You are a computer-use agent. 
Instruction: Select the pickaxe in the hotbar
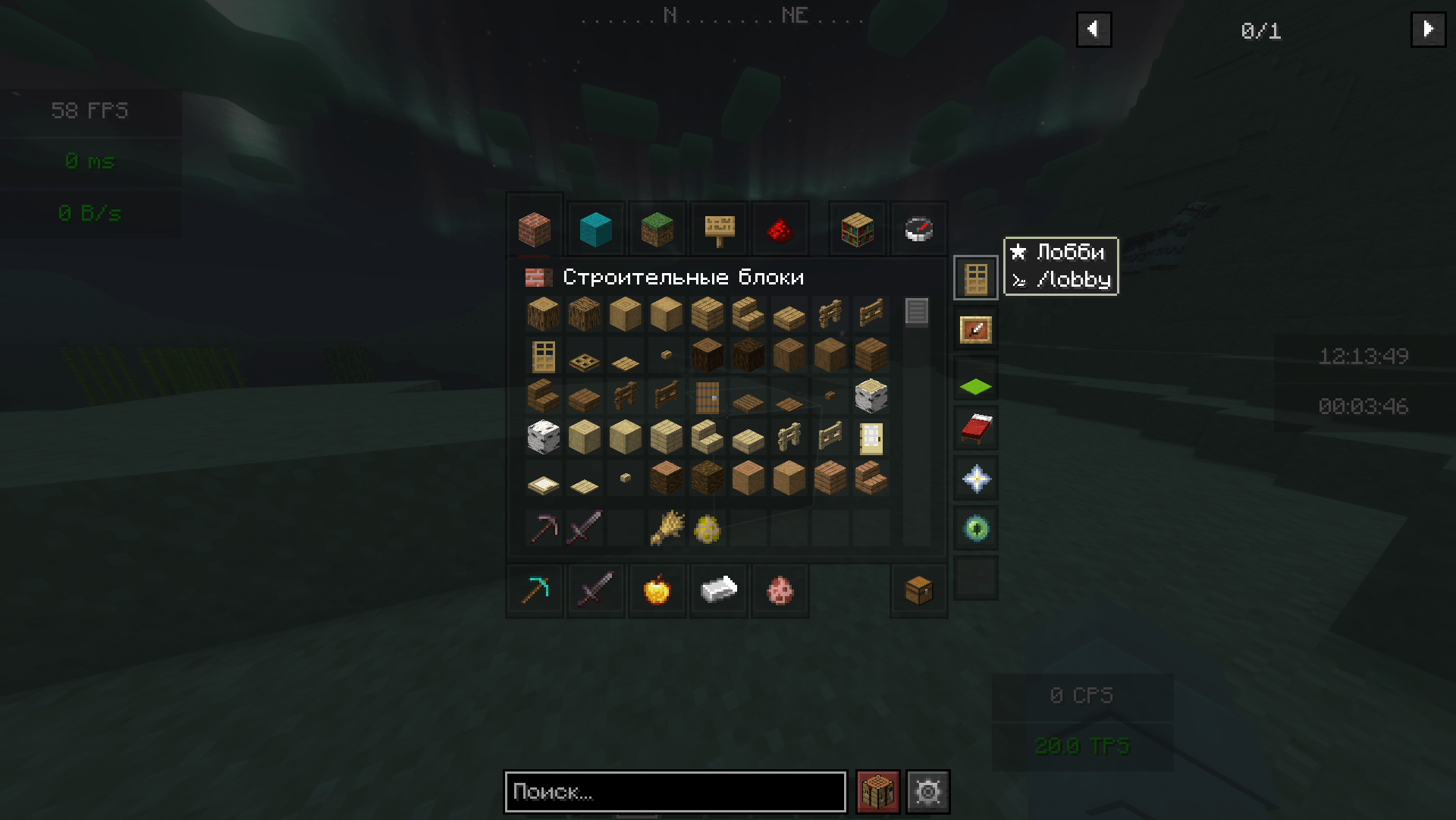pyautogui.click(x=535, y=591)
